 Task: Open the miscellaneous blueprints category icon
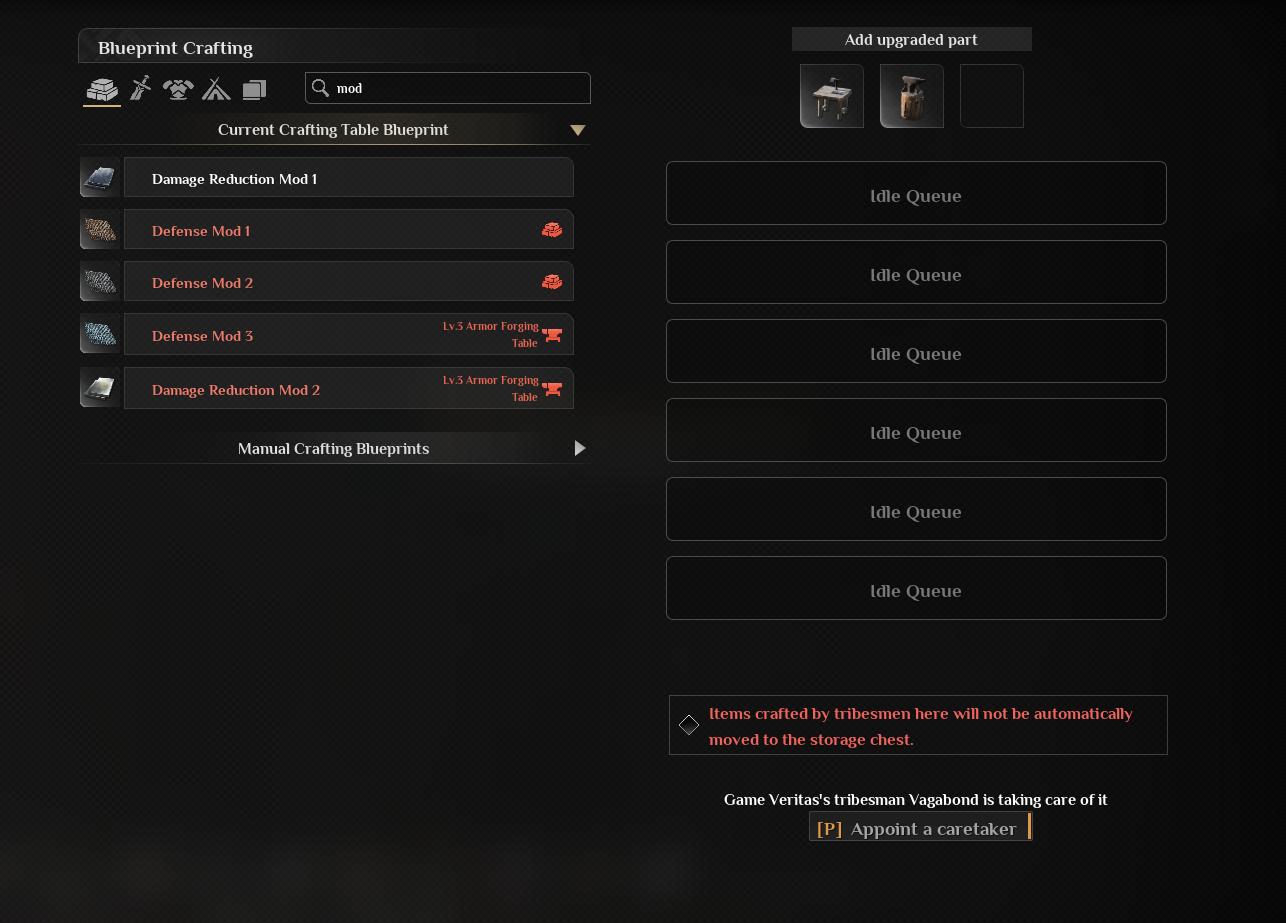254,89
